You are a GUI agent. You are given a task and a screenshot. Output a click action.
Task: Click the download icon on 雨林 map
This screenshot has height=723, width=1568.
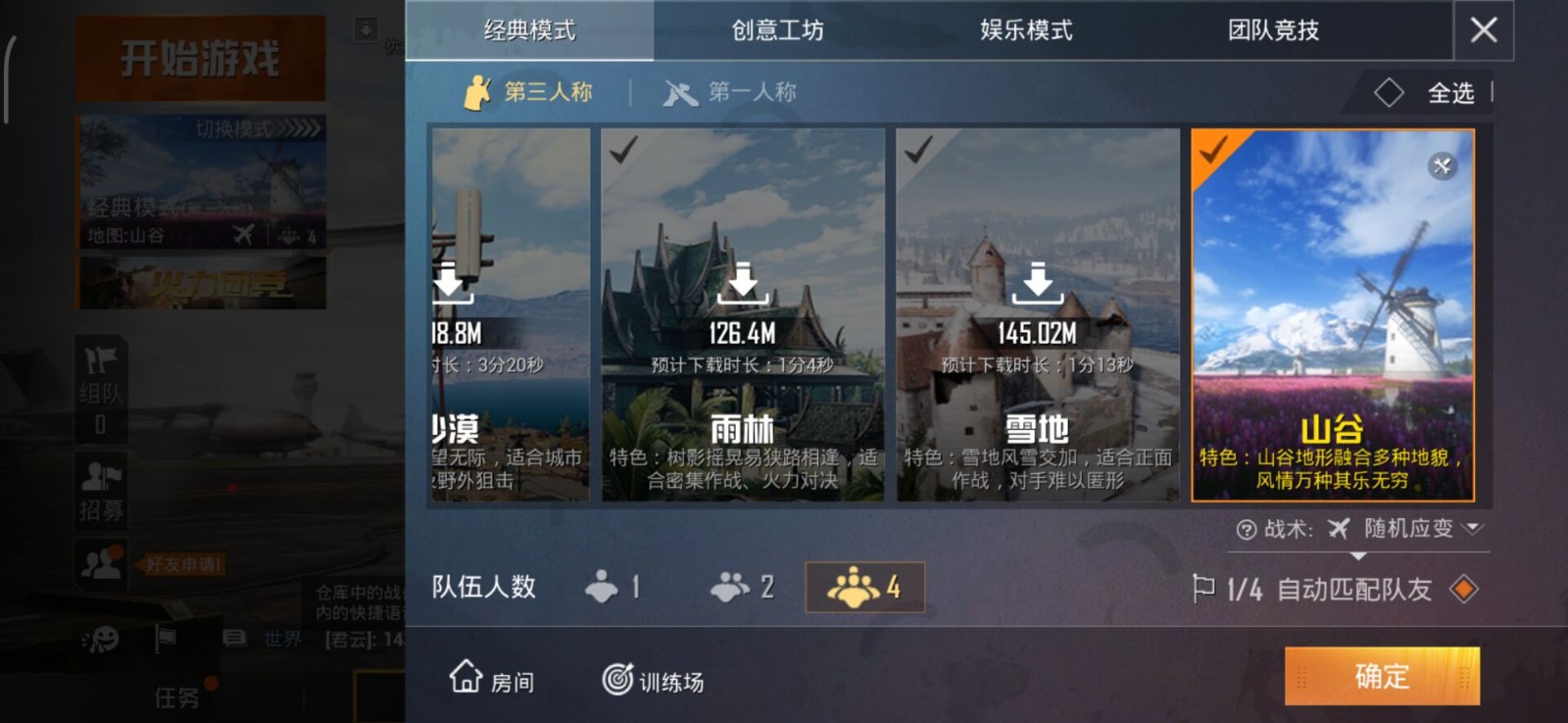[742, 284]
